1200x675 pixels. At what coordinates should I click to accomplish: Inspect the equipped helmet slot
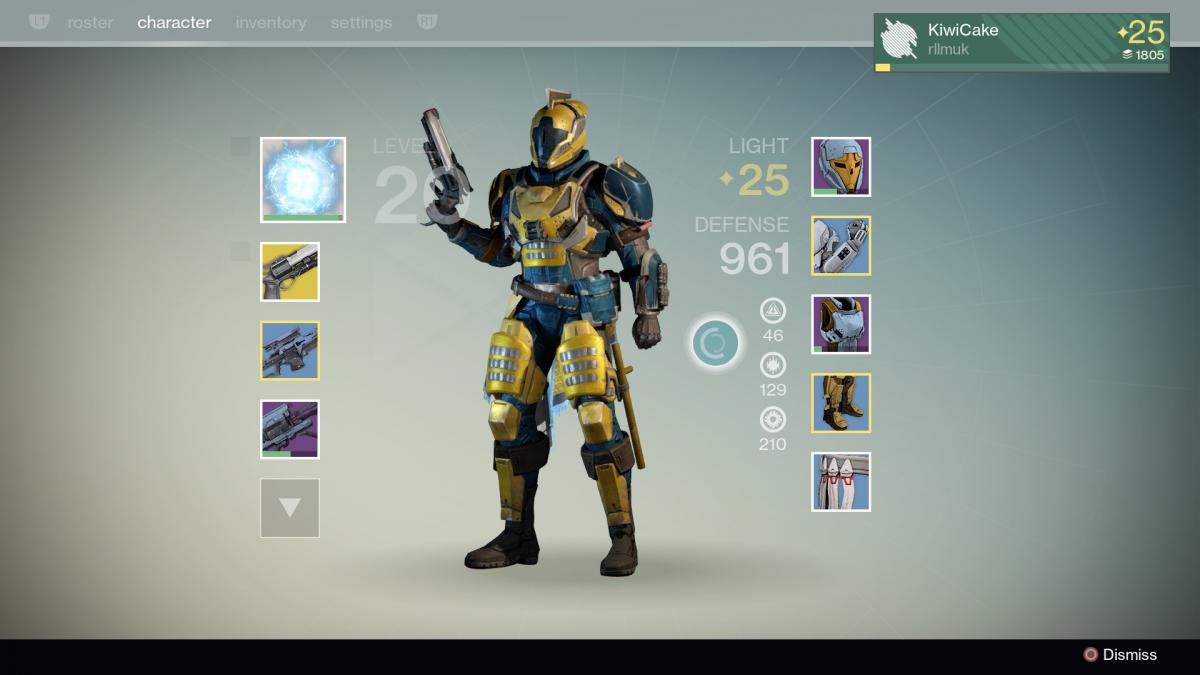(841, 167)
